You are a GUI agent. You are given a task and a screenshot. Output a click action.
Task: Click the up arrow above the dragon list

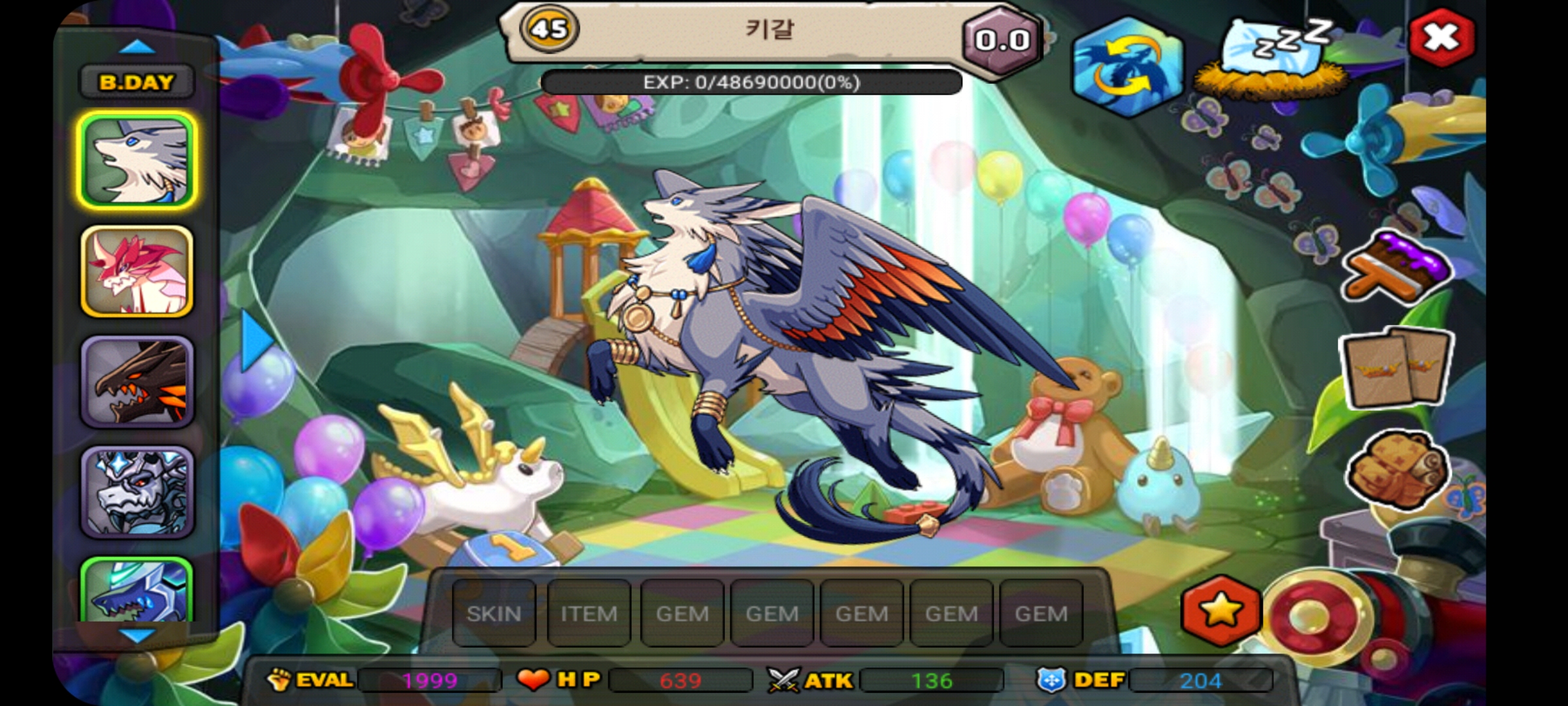pos(137,47)
